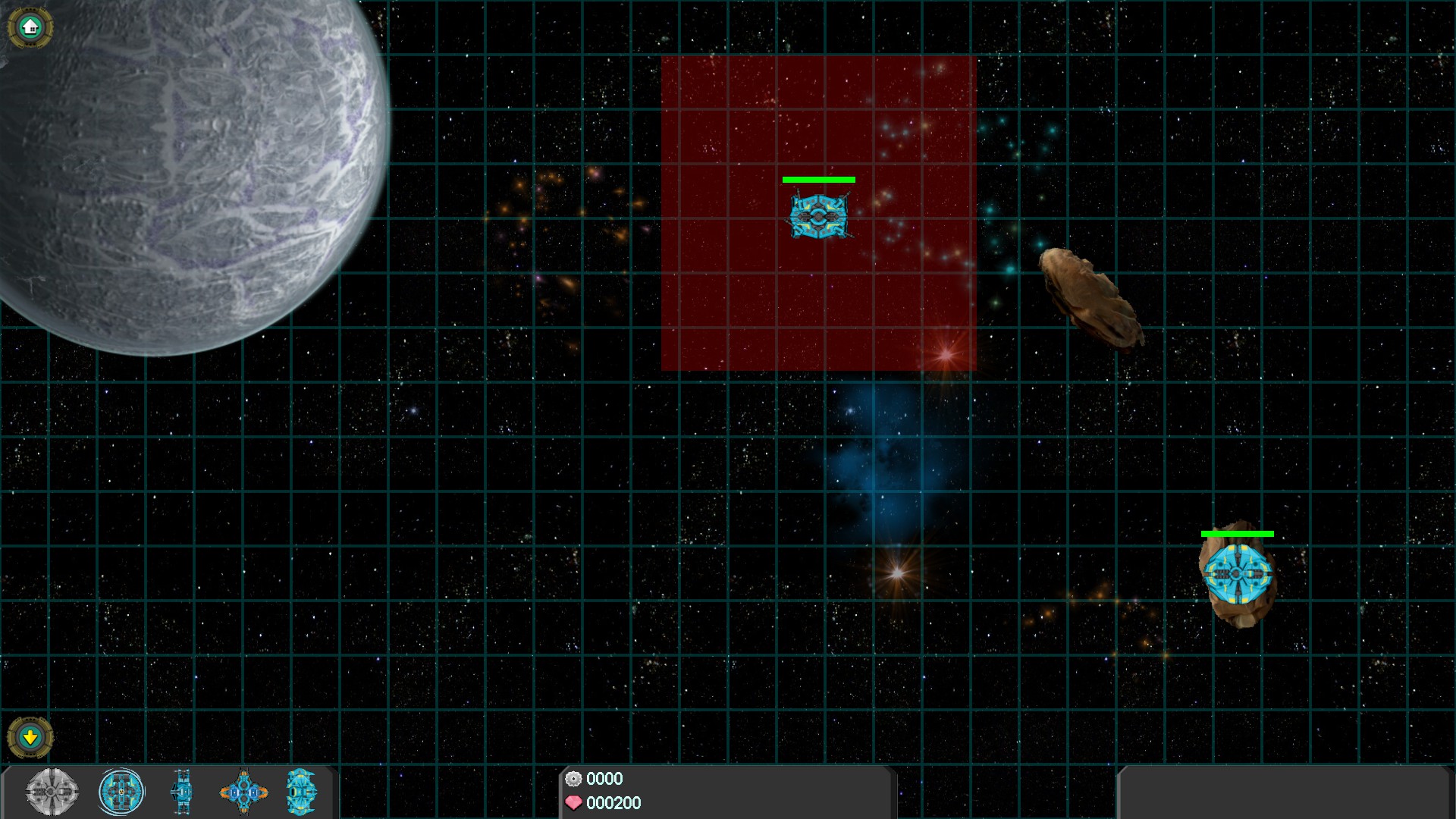Pick the narrow vertical cyan ship icon

click(181, 792)
